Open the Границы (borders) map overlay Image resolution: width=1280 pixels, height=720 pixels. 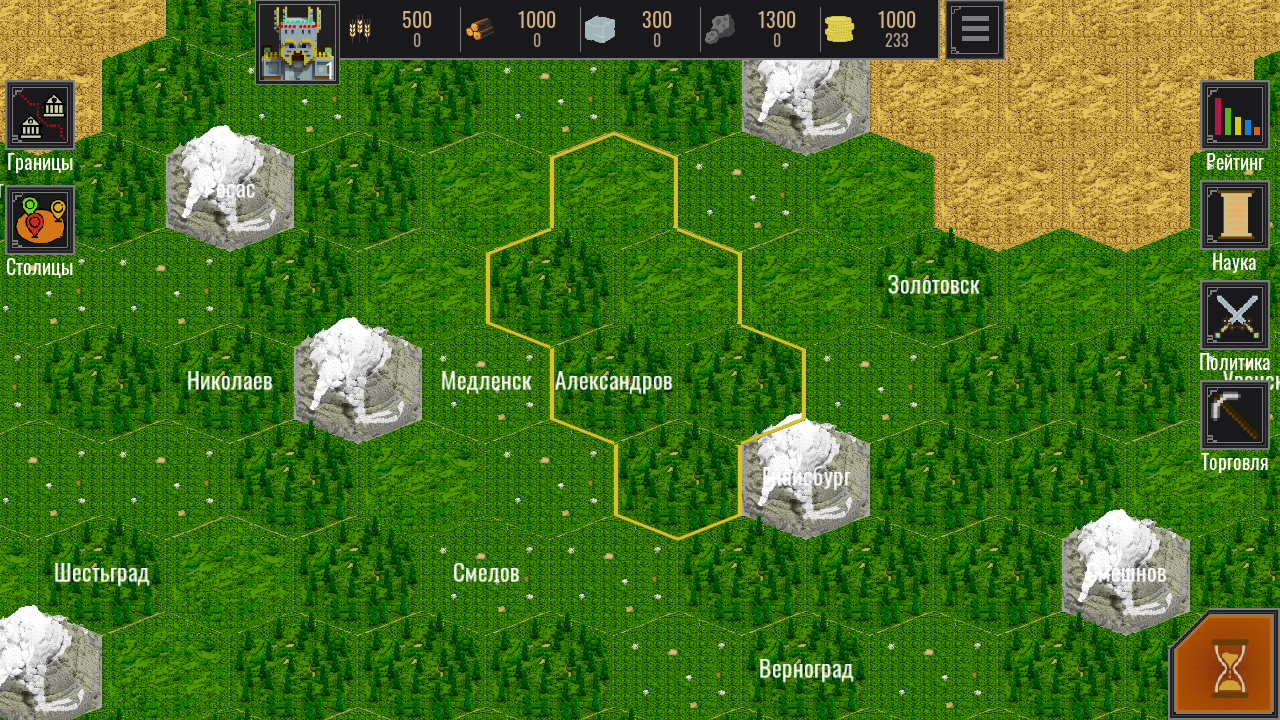(x=40, y=114)
